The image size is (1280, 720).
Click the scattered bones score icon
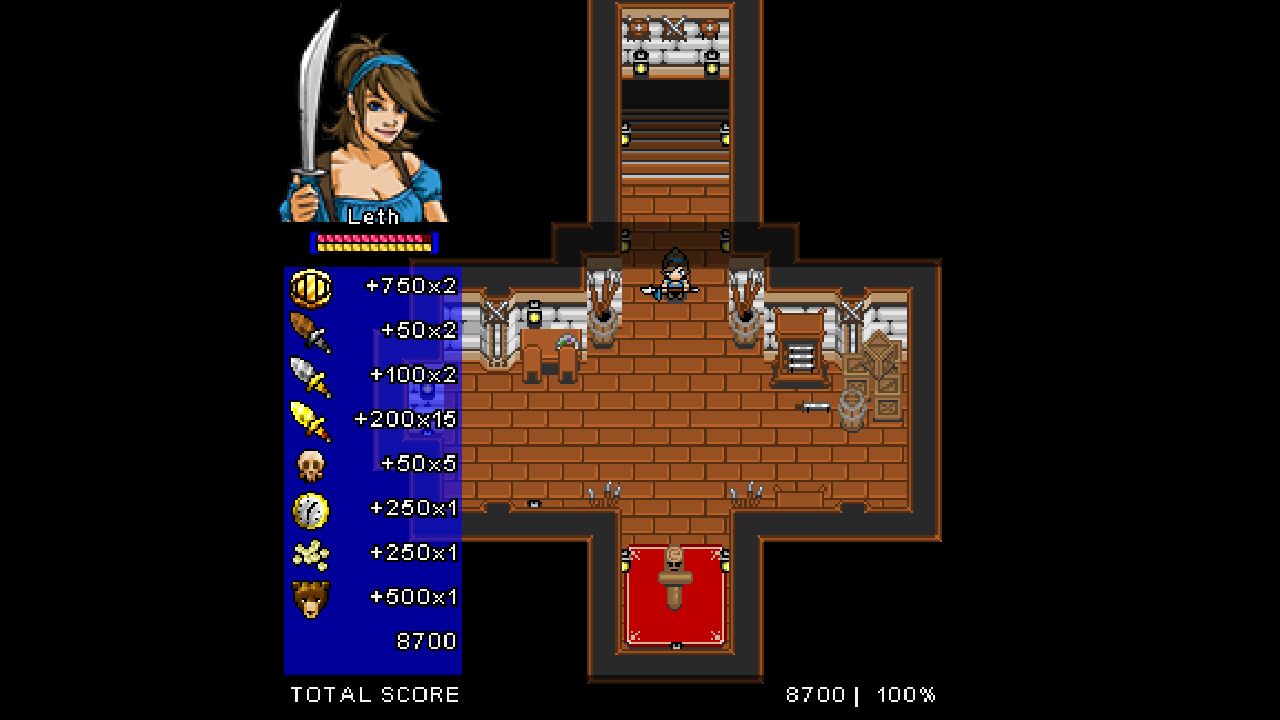click(310, 551)
